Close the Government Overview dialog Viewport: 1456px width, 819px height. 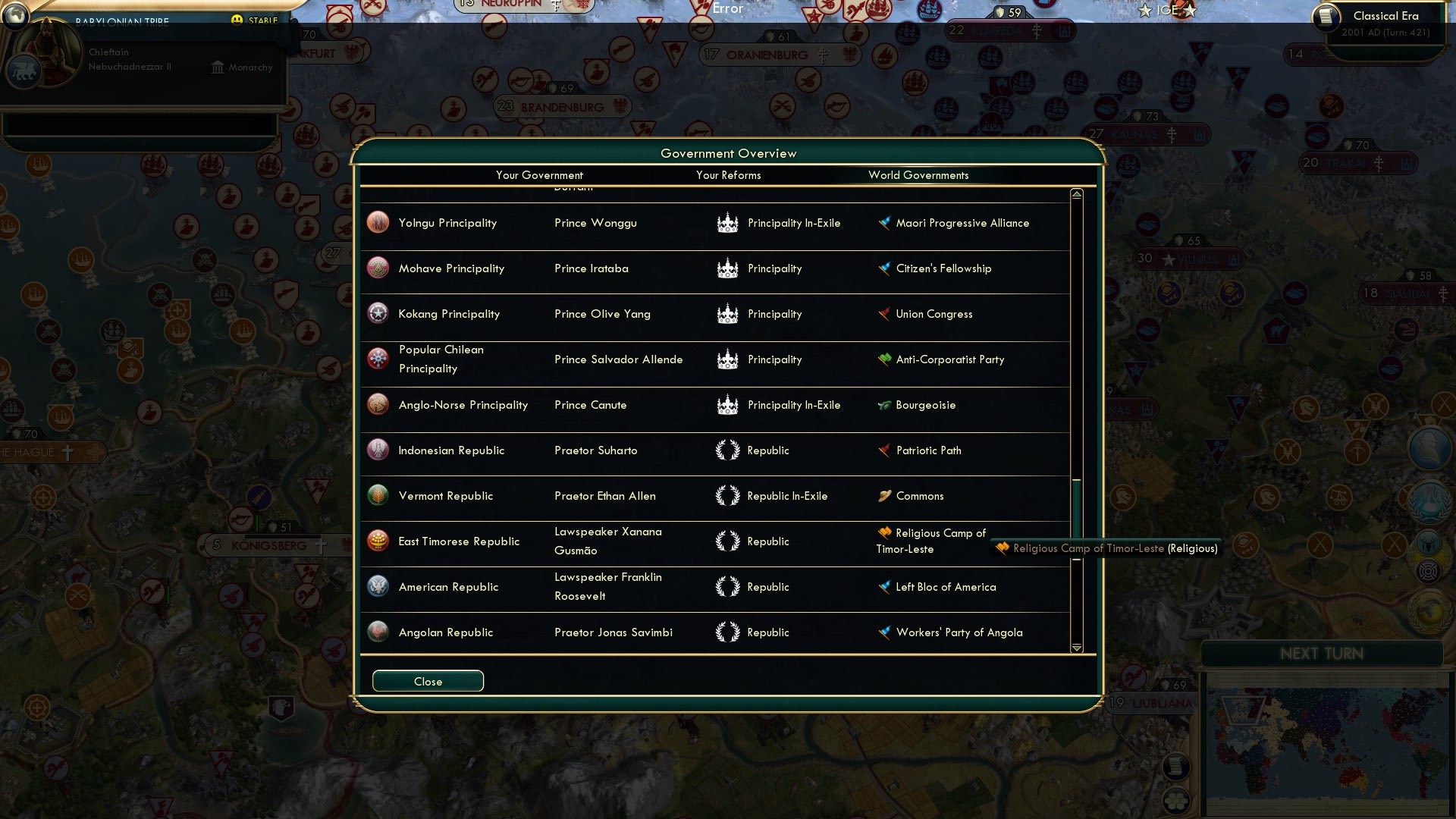click(x=427, y=681)
